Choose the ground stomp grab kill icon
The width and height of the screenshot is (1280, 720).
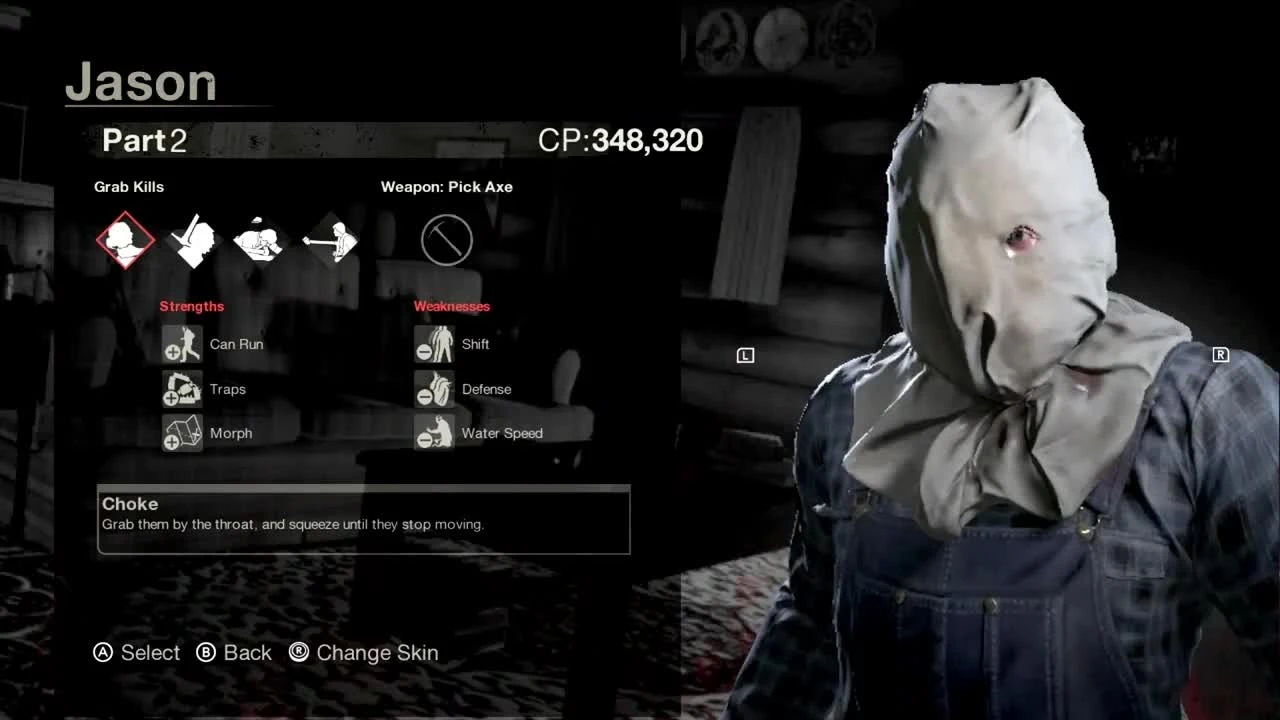[x=261, y=238]
